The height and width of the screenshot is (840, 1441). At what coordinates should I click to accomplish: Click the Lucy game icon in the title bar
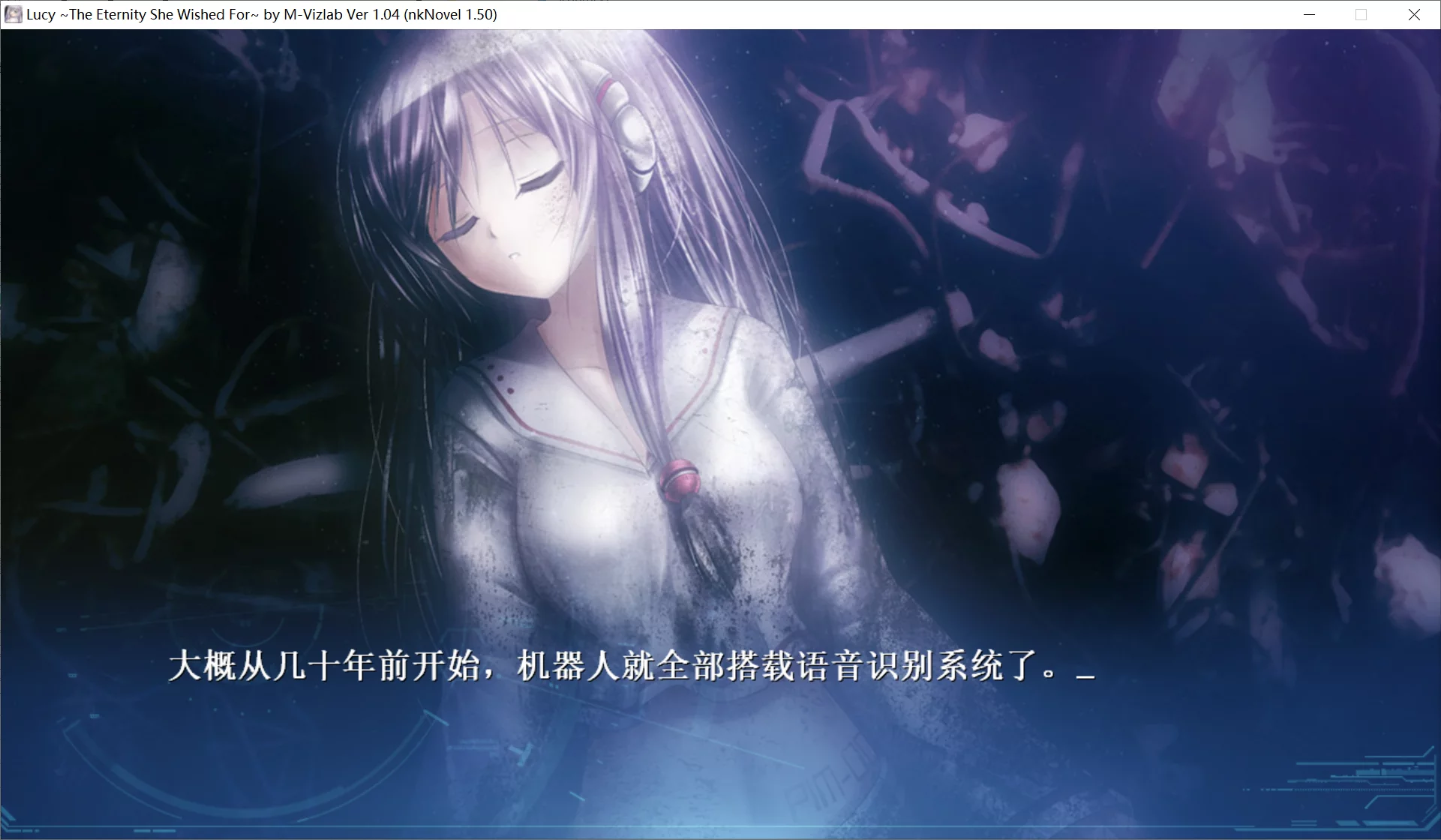13,14
